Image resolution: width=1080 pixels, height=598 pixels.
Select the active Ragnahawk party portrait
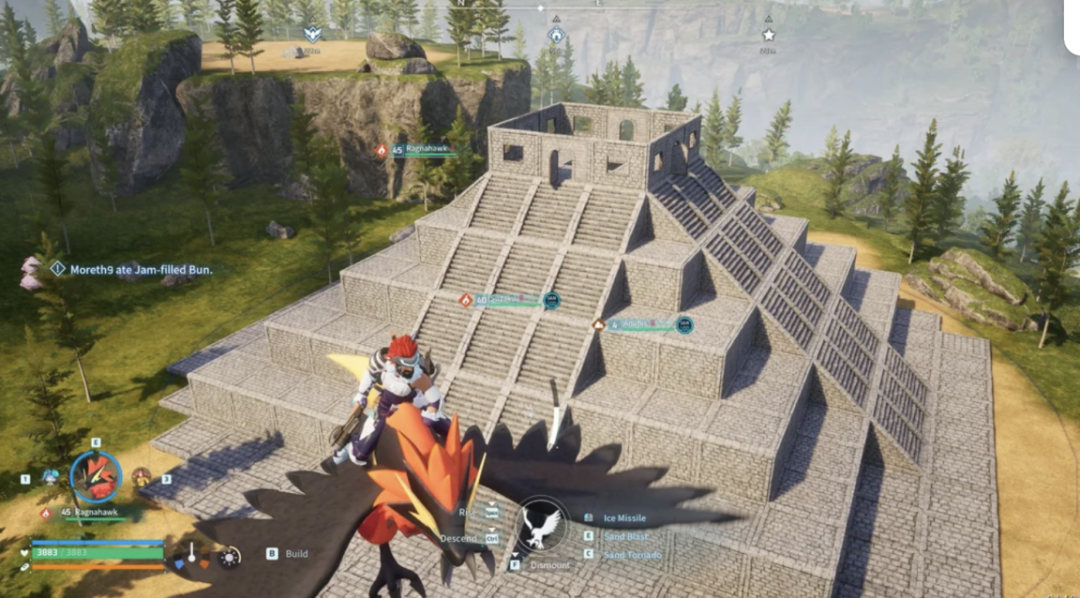(x=96, y=477)
